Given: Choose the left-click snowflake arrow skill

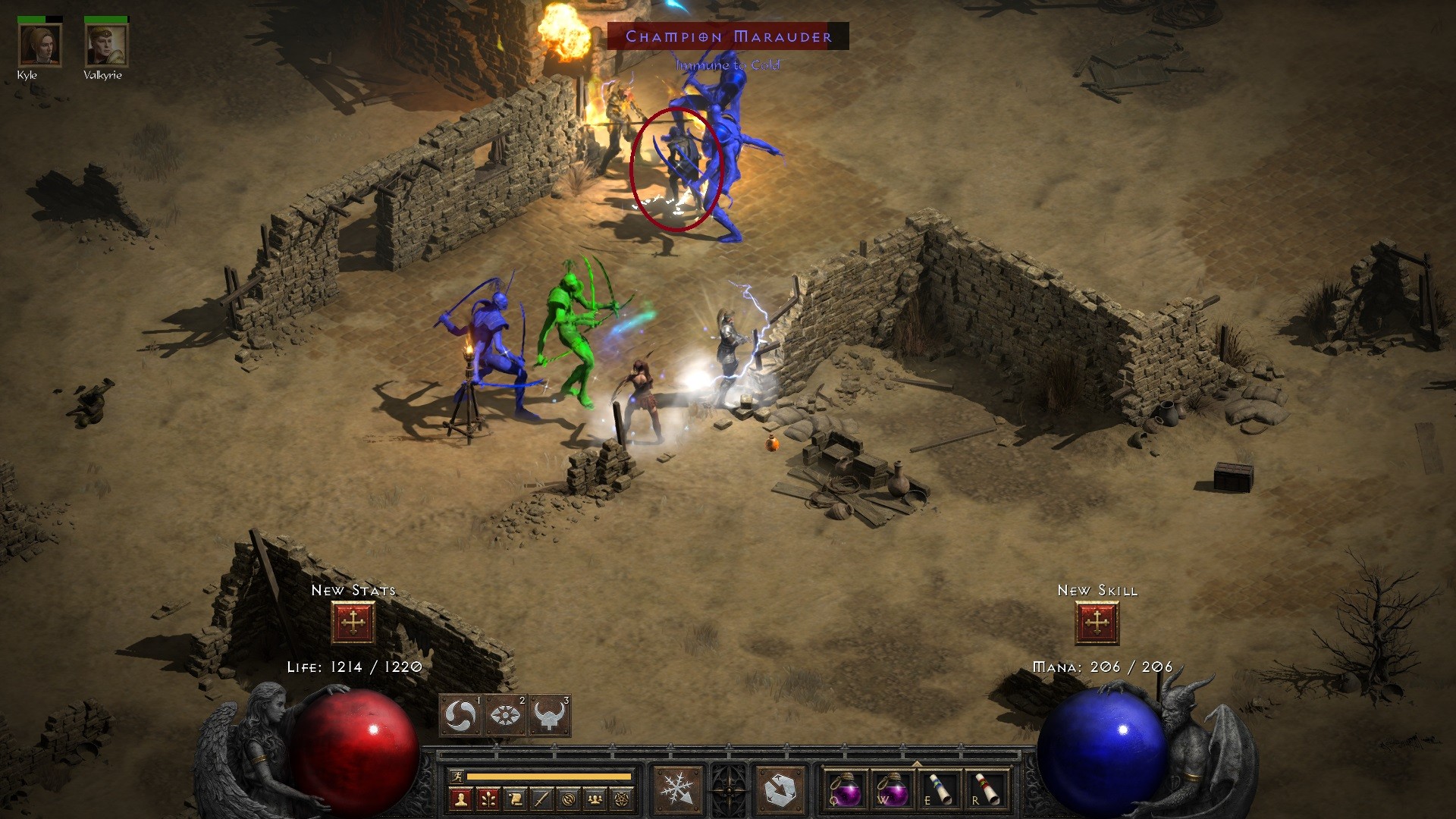Looking at the screenshot, I should pyautogui.click(x=676, y=790).
